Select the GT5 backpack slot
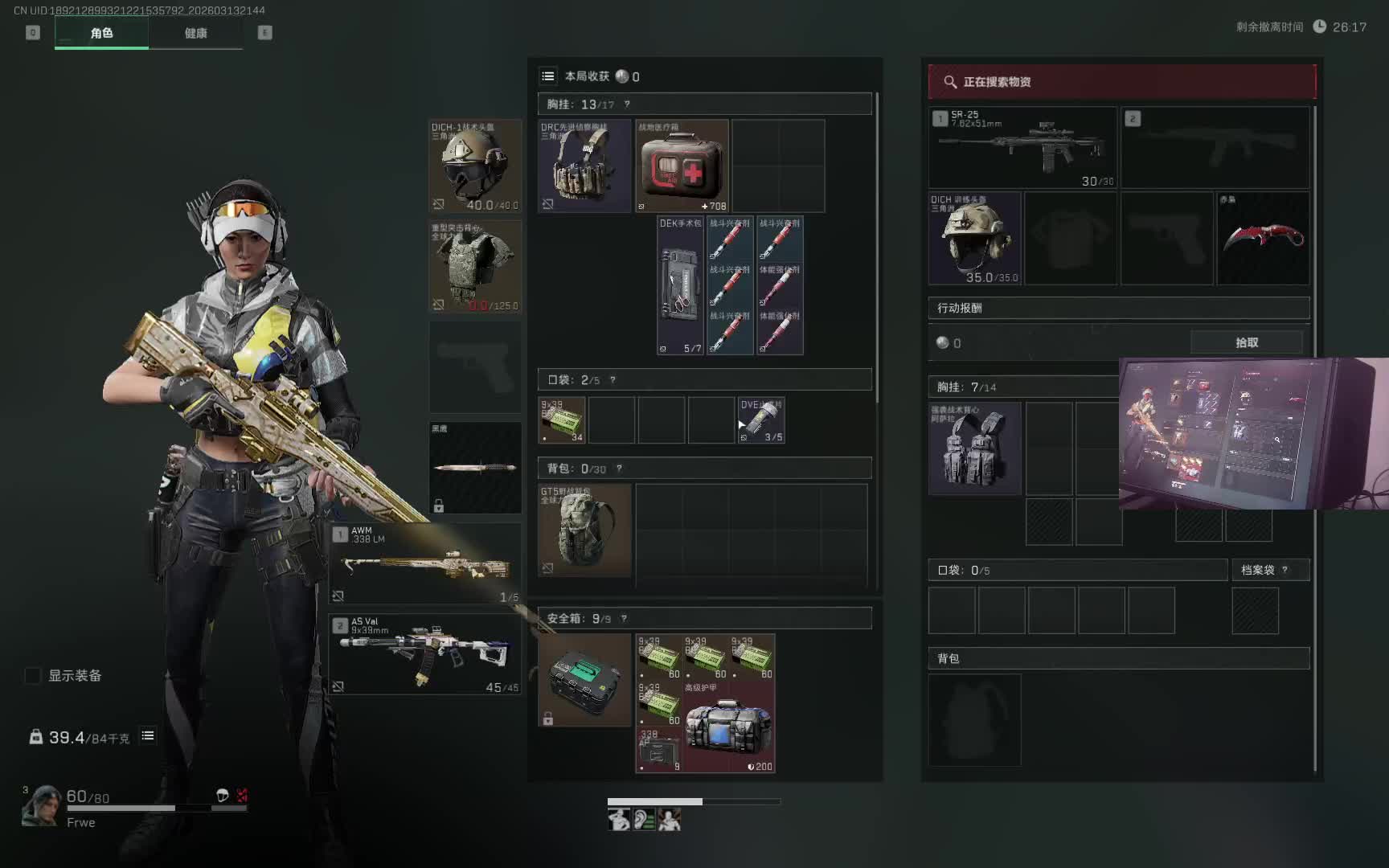Screen dimensions: 1389x868 [584, 530]
